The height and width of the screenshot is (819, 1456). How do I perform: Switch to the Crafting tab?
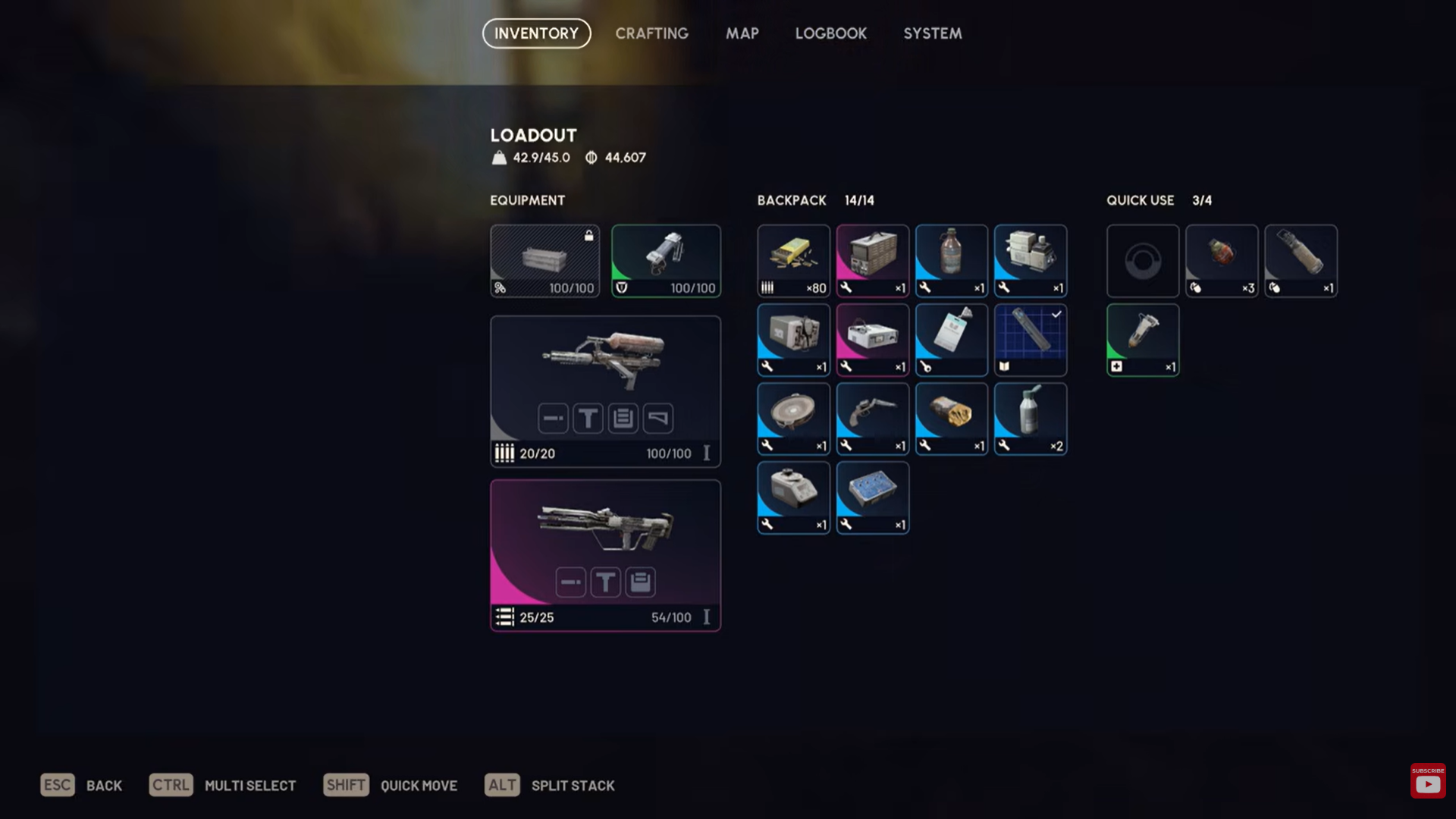pos(651,33)
